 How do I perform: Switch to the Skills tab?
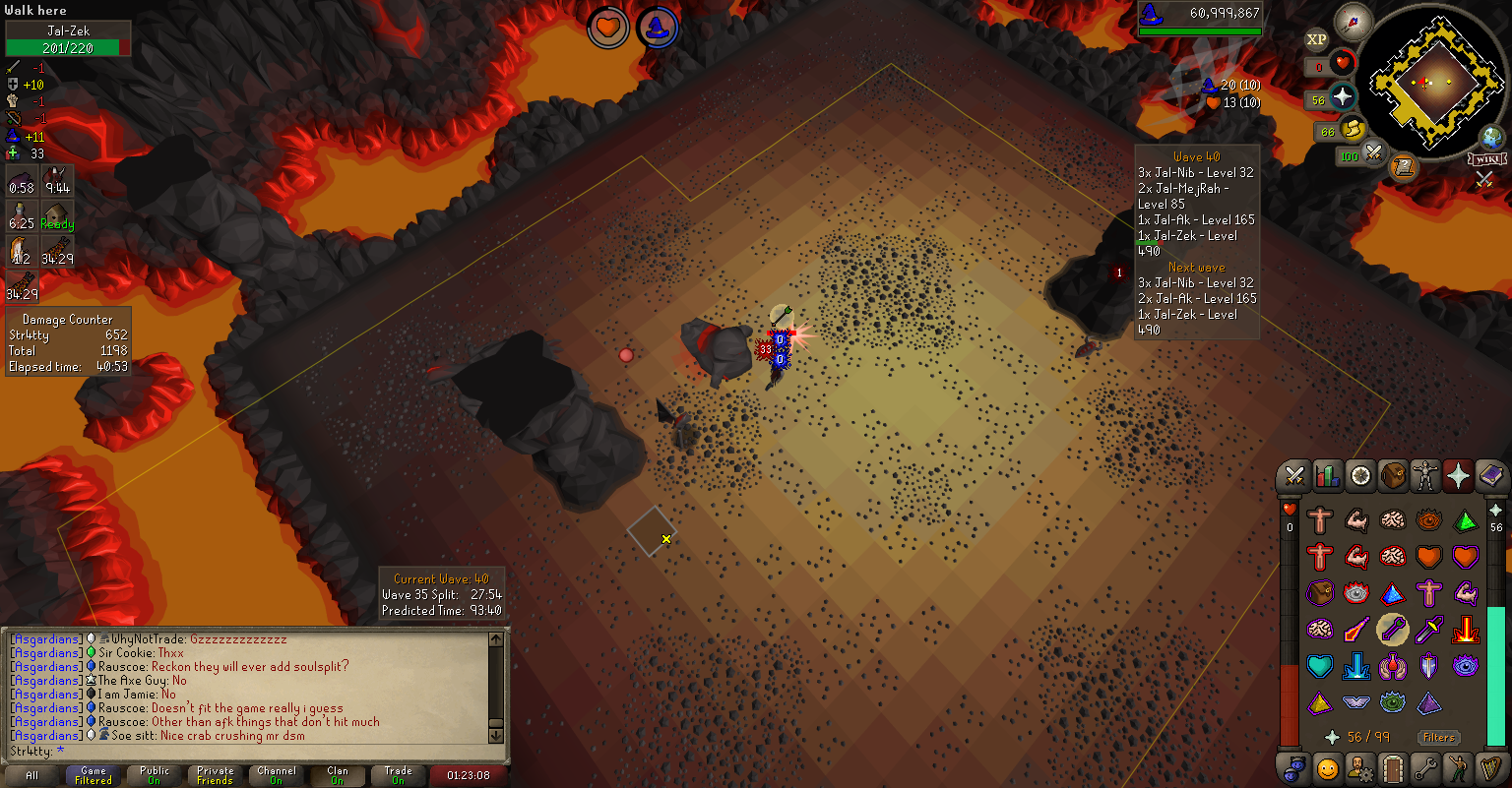pyautogui.click(x=1327, y=476)
